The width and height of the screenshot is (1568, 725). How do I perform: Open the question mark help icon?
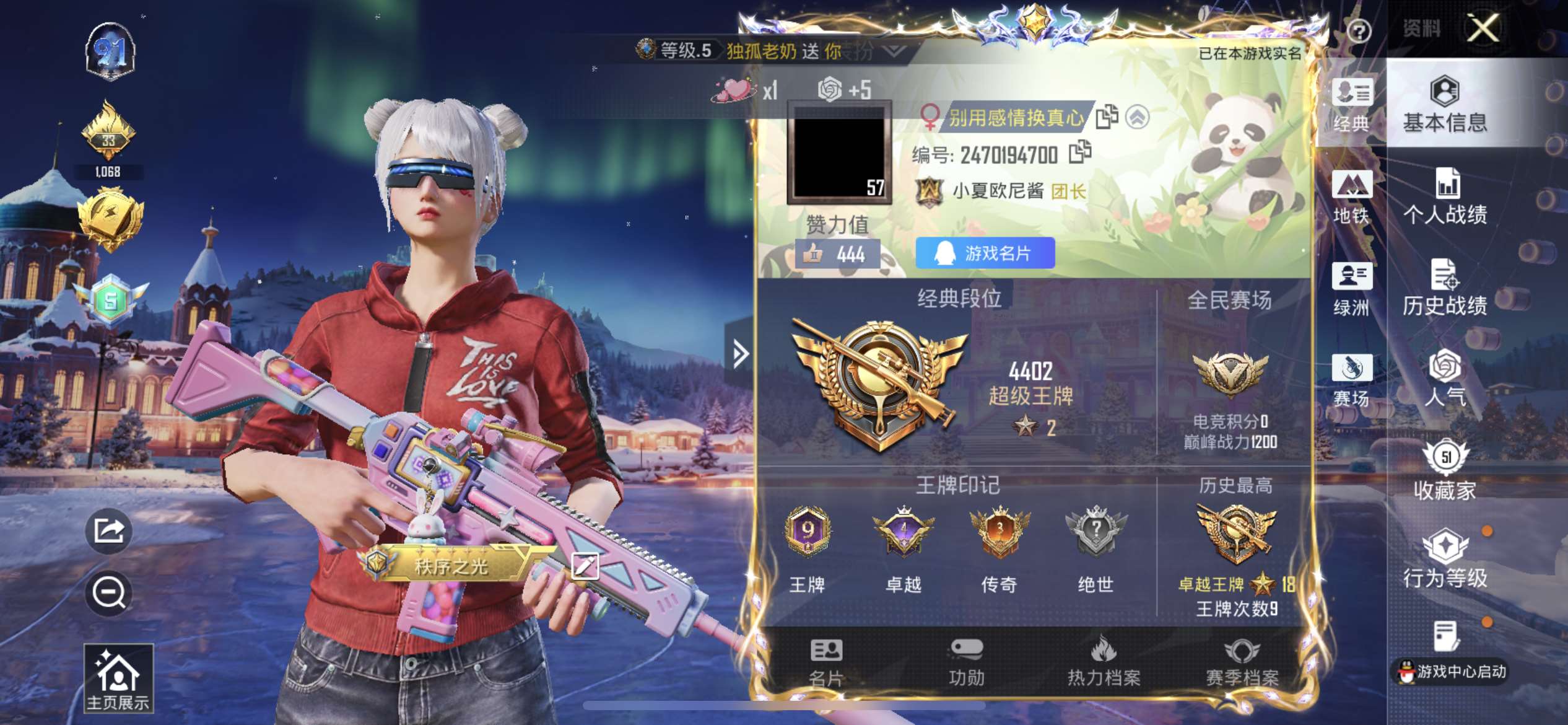click(1359, 31)
